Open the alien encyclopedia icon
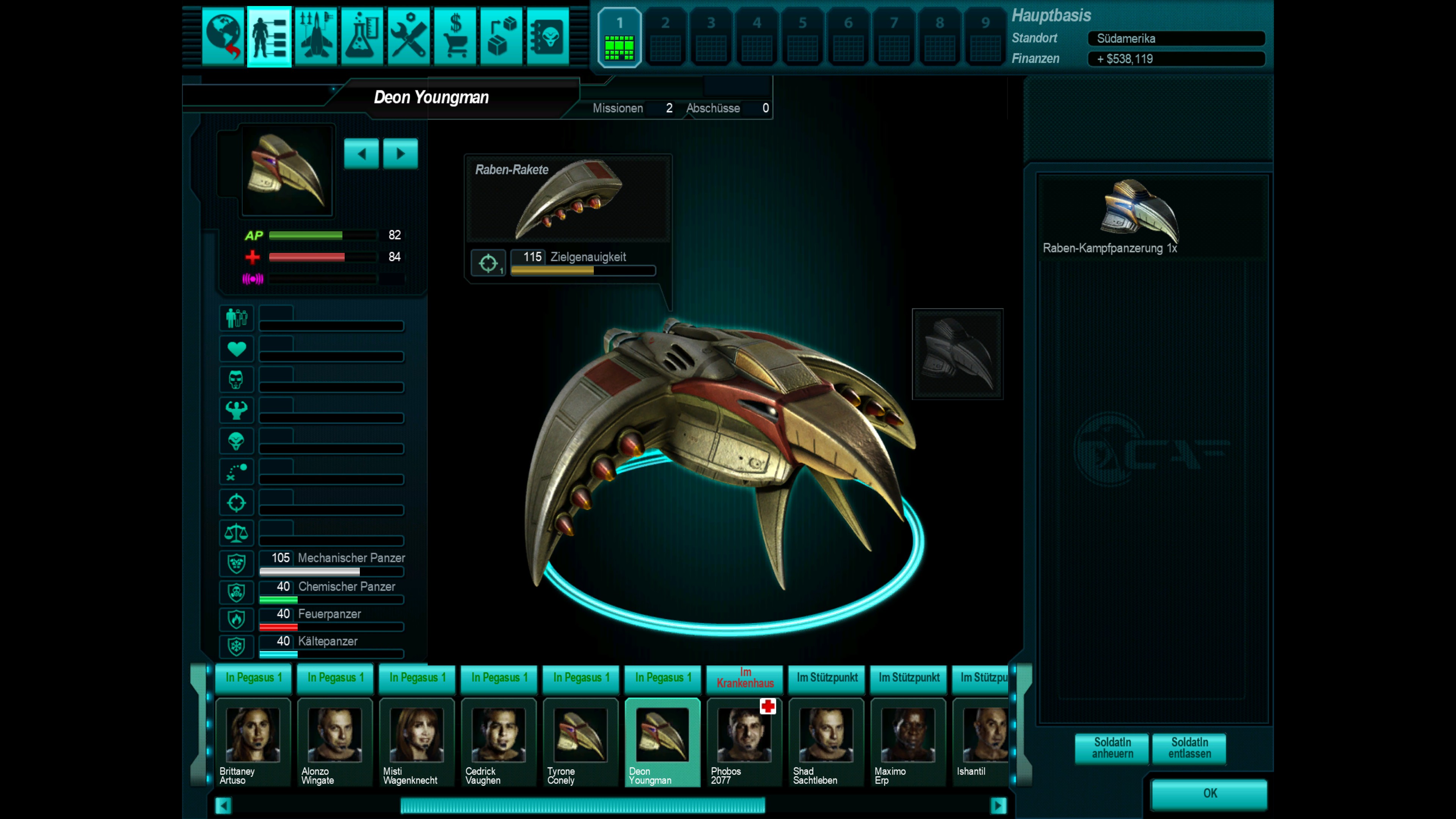 pos(548,37)
